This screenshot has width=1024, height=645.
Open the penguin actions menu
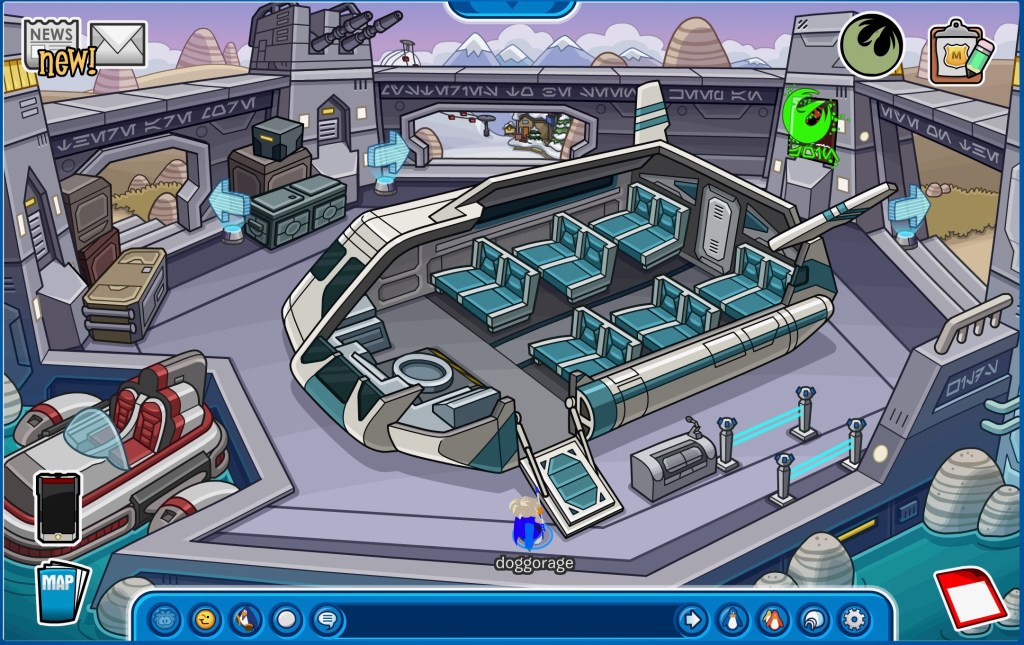pos(246,620)
